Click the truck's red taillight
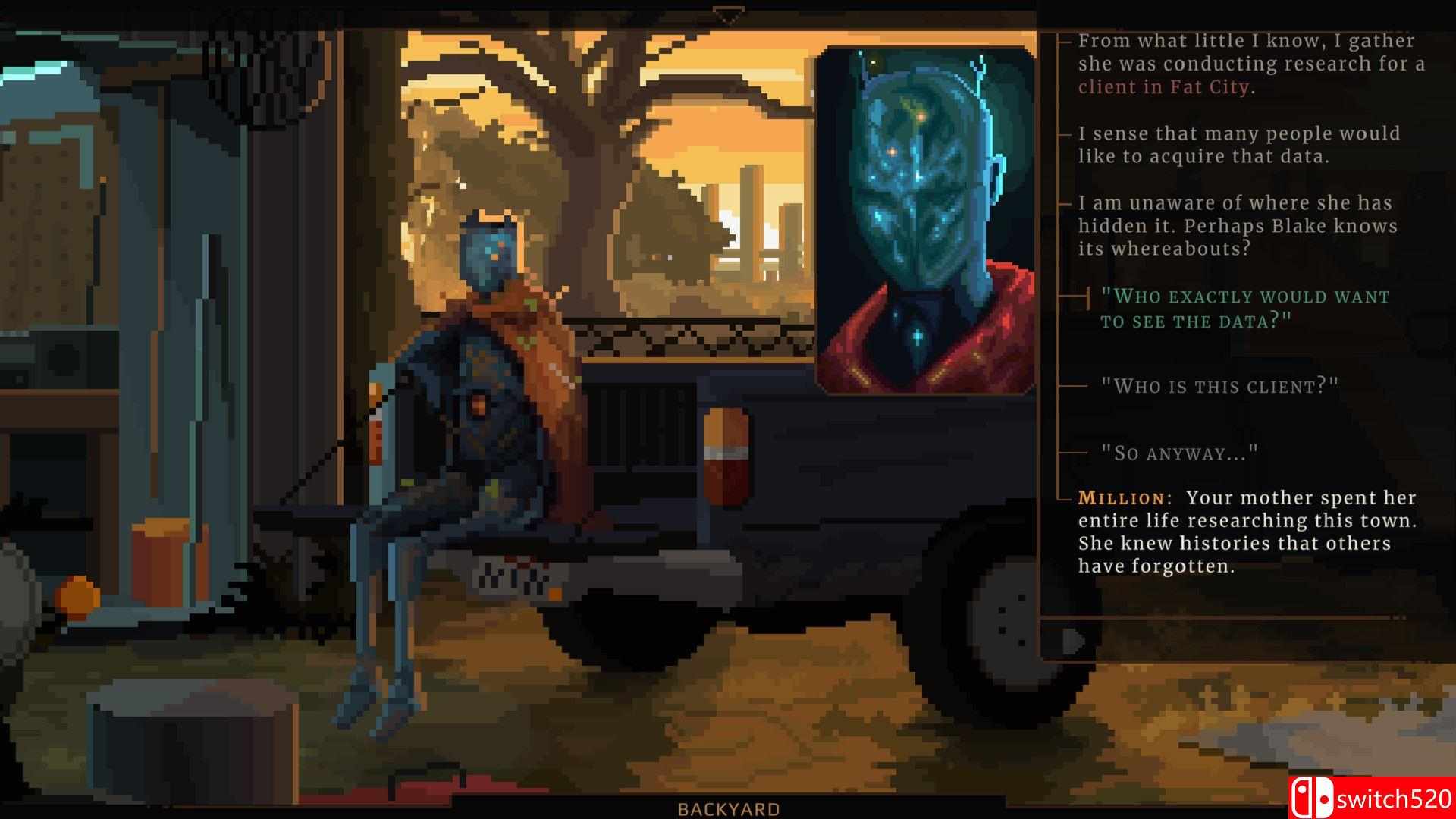1456x819 pixels. 725,456
